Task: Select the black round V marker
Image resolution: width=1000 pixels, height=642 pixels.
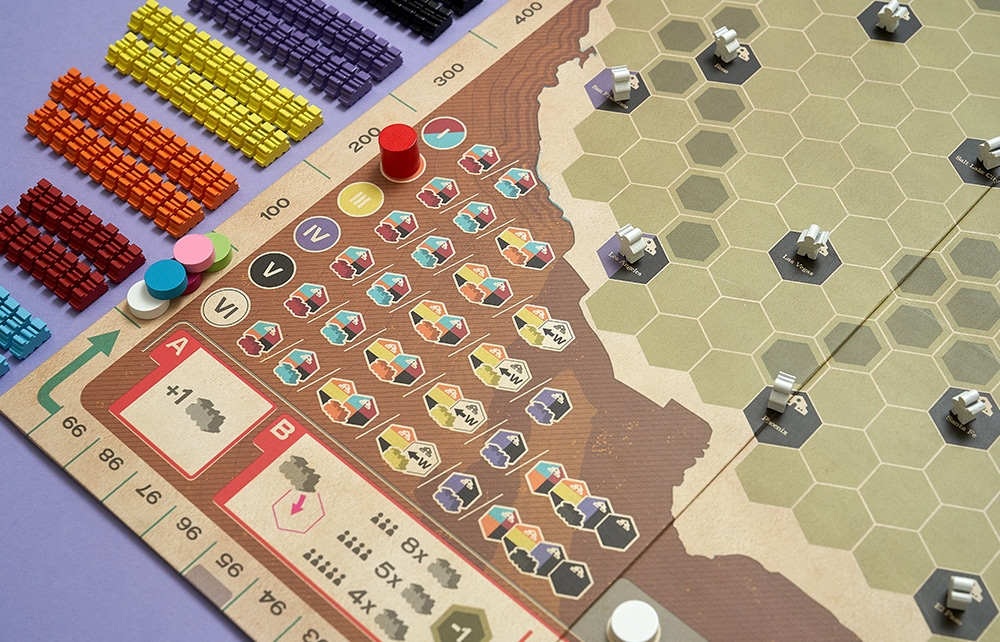Action: 272,270
